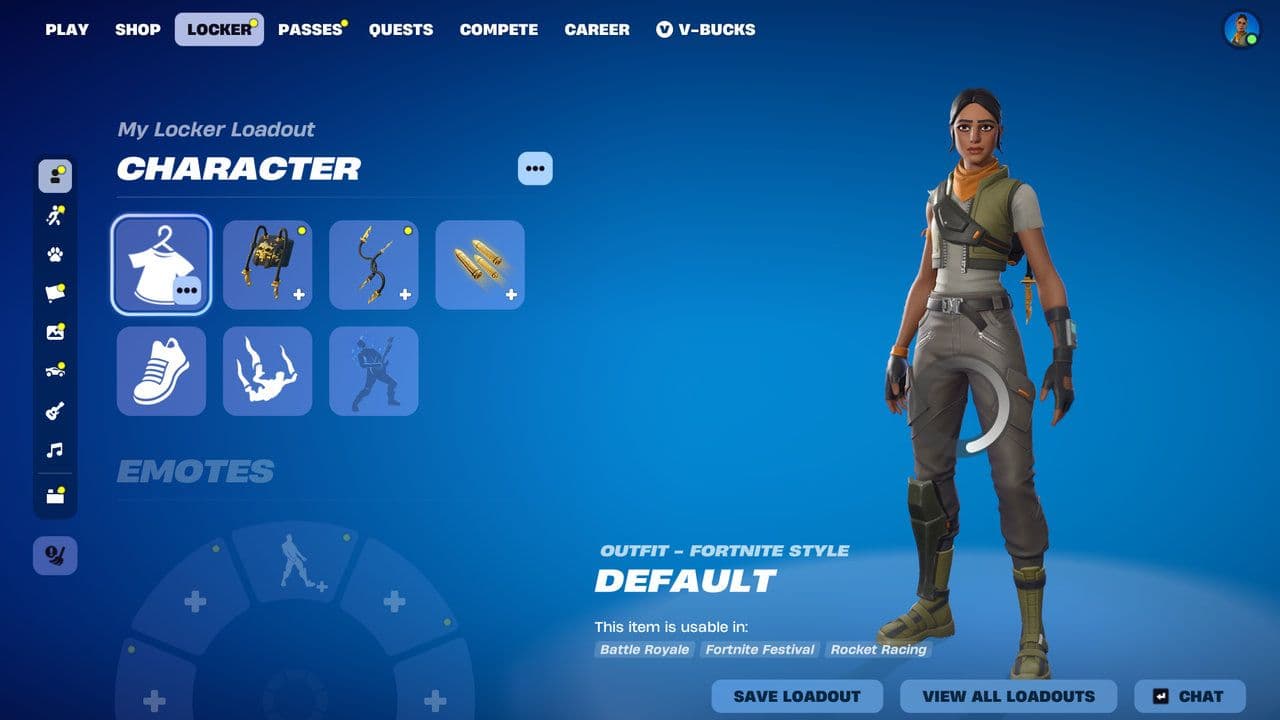Viewport: 1280px width, 720px height.
Task: Select the Banner sidebar icon
Action: point(55,291)
